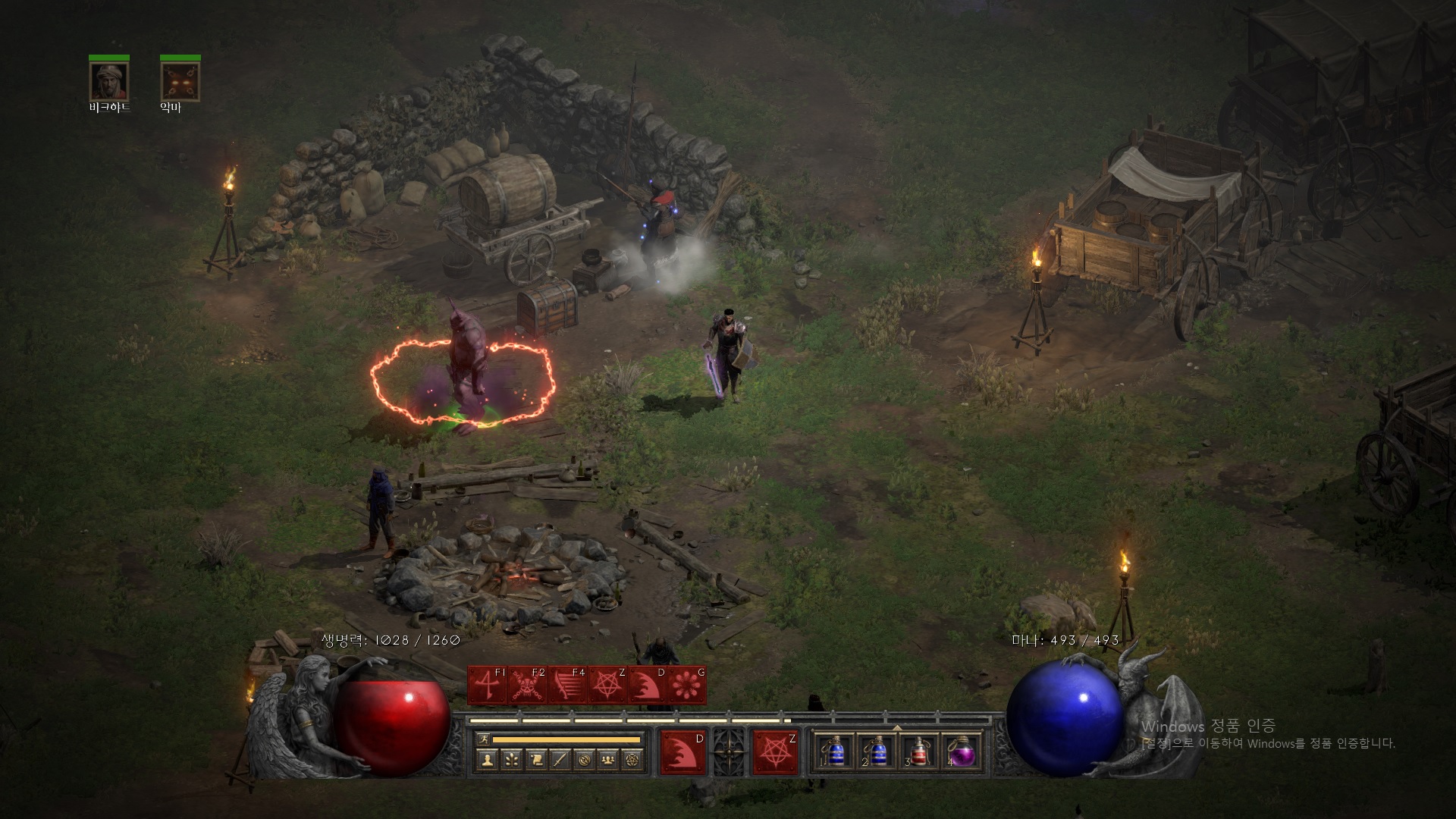Toggle the run/walk button

483,739
